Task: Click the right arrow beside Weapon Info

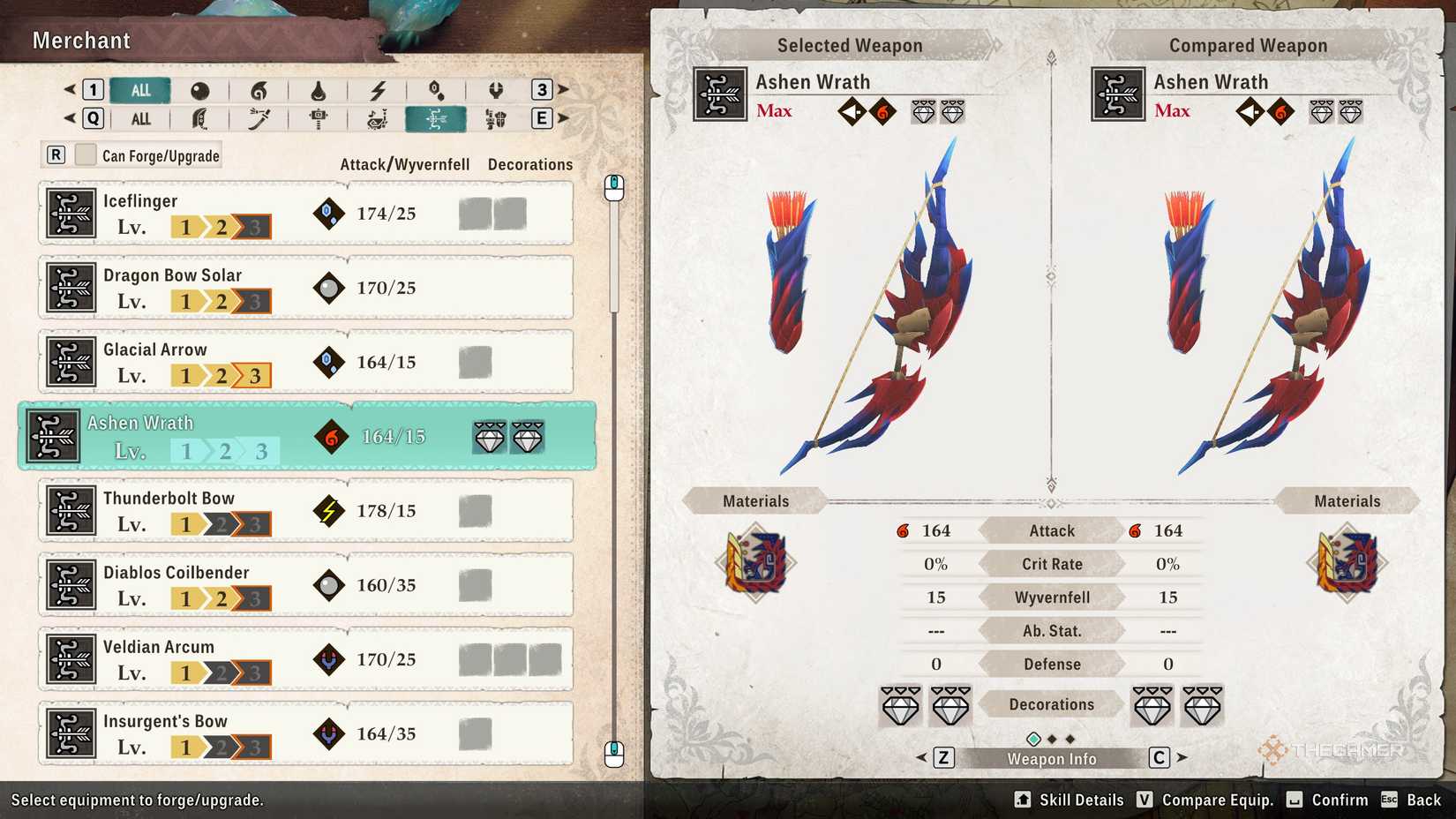Action: (1182, 757)
